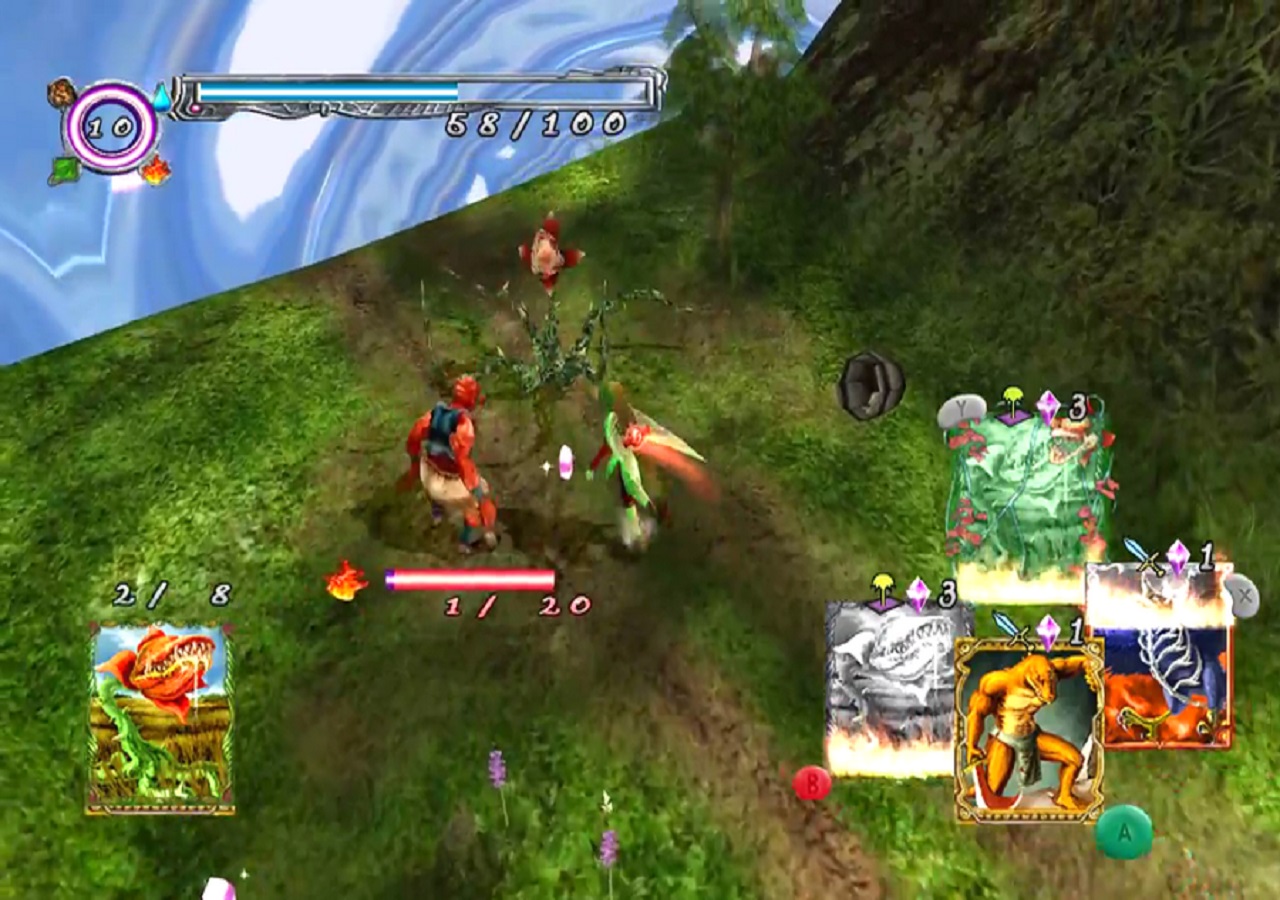Click the magic stone counter showing 10
1280x900 pixels.
[108, 127]
